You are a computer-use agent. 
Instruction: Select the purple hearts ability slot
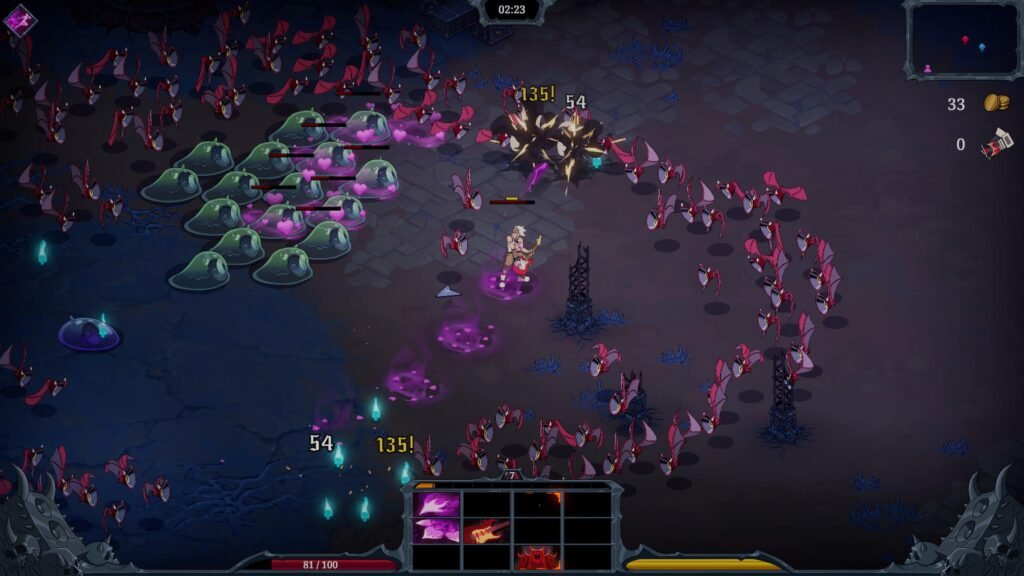(x=437, y=531)
